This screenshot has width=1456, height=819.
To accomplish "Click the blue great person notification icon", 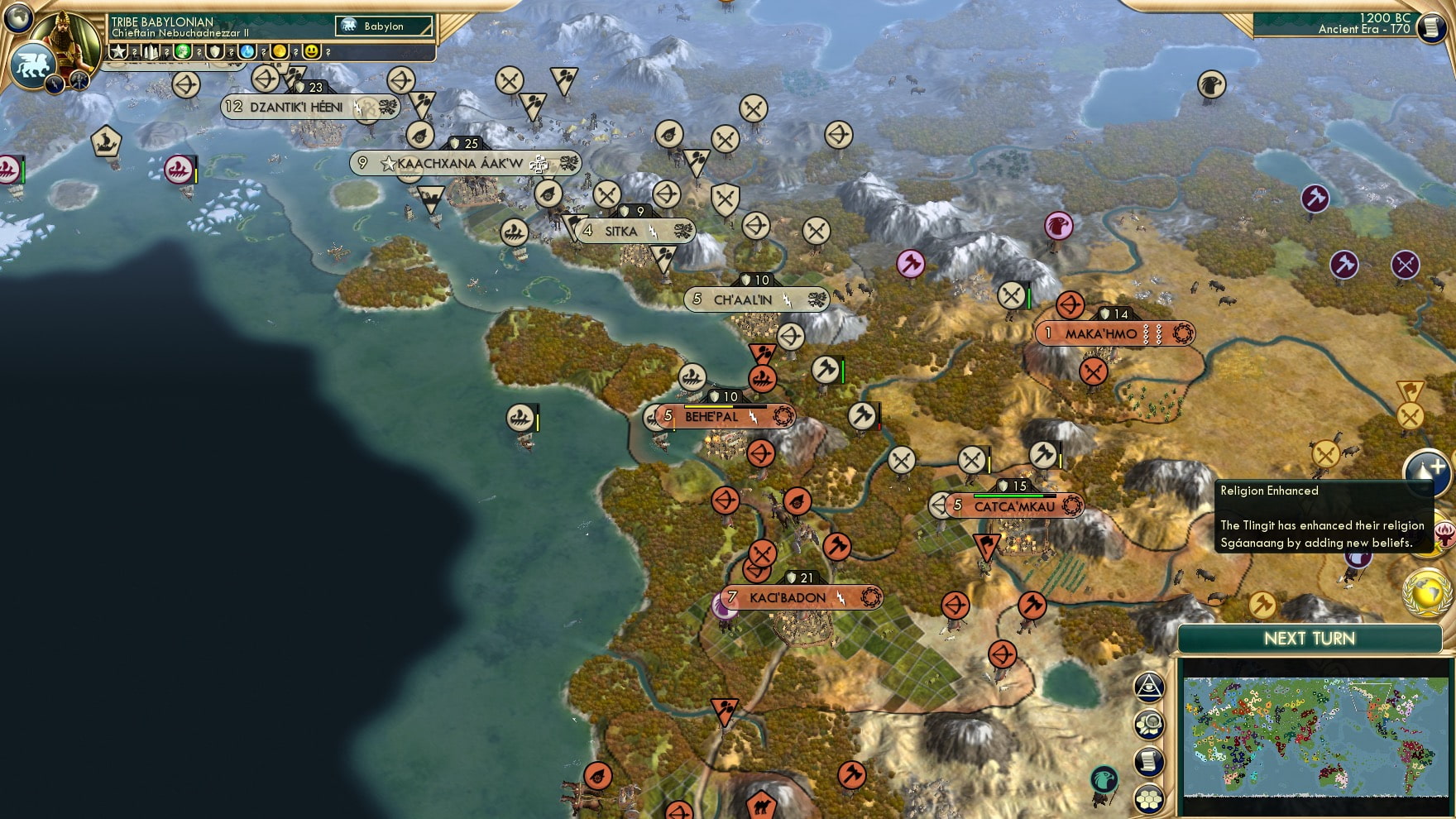I will (x=1430, y=473).
